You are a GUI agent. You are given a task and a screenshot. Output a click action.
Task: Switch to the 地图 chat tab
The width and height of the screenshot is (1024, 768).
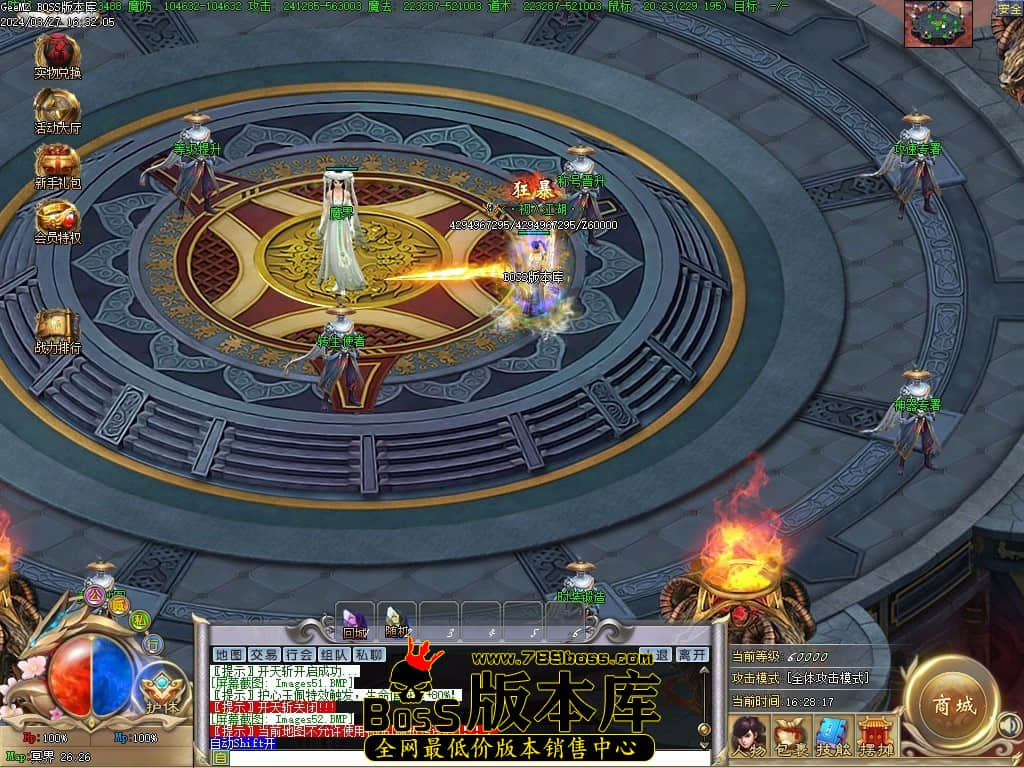click(x=229, y=654)
